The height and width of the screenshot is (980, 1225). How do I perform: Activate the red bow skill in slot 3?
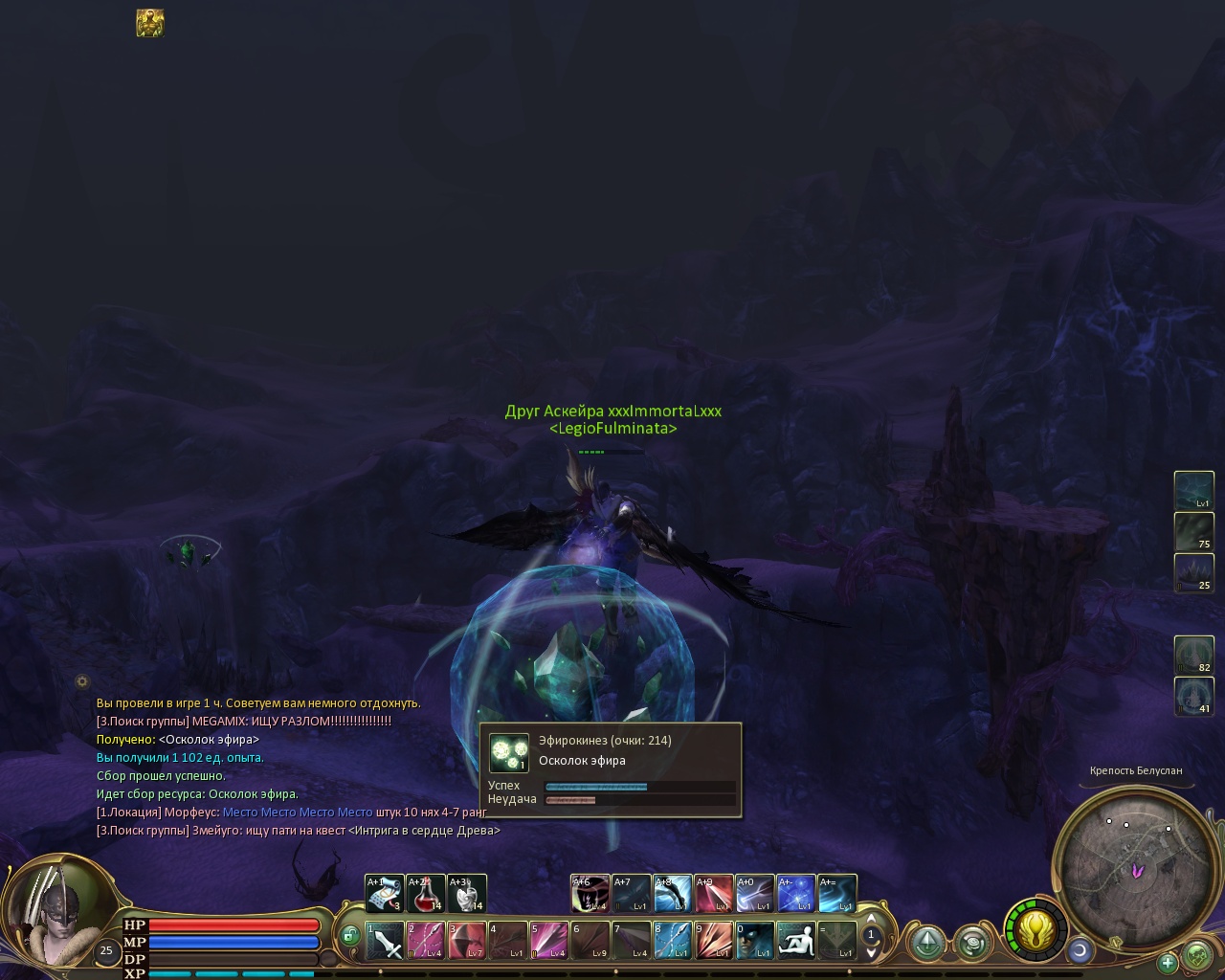[x=467, y=941]
